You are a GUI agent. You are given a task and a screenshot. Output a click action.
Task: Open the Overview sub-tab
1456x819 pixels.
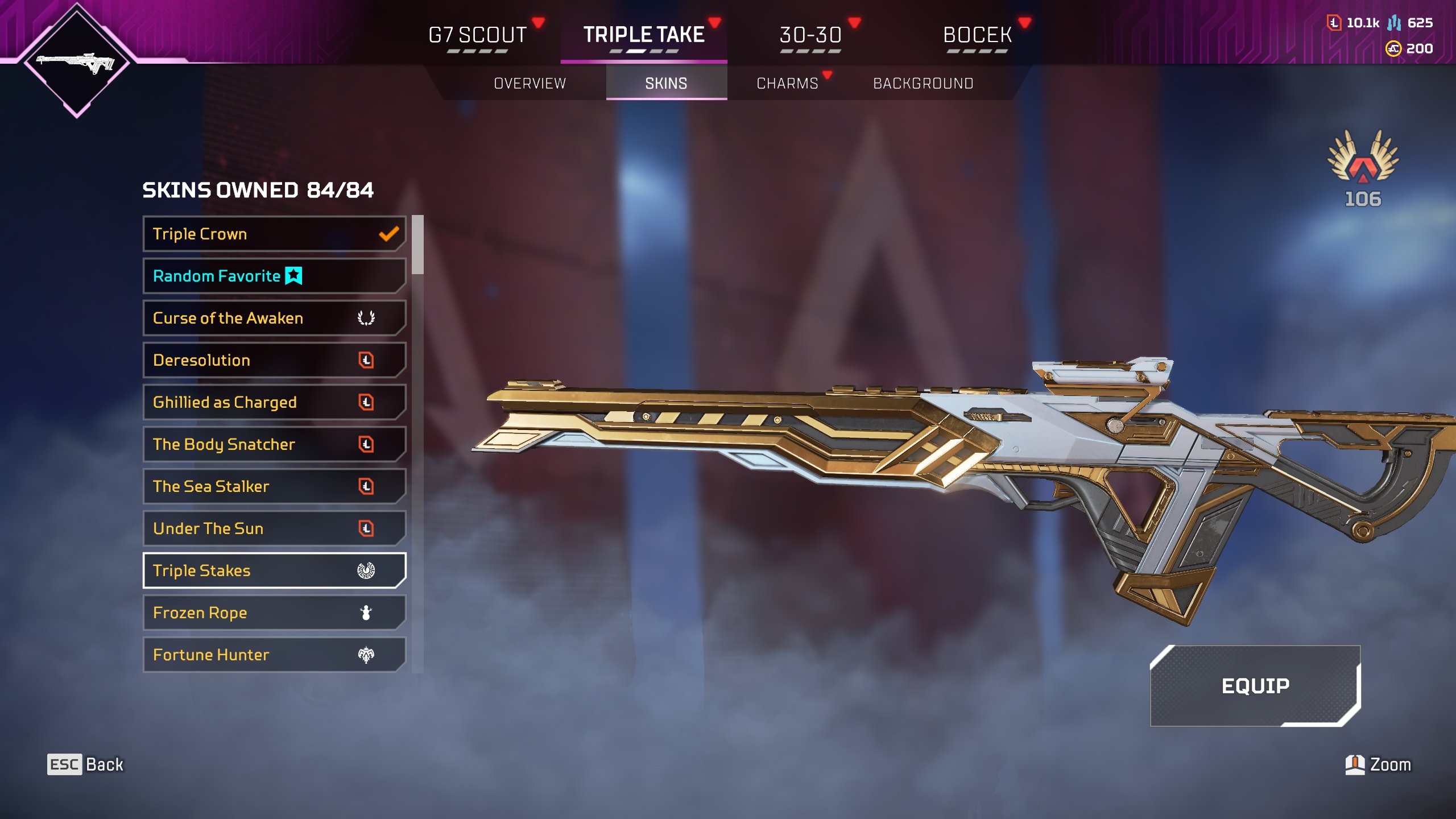[x=530, y=84]
